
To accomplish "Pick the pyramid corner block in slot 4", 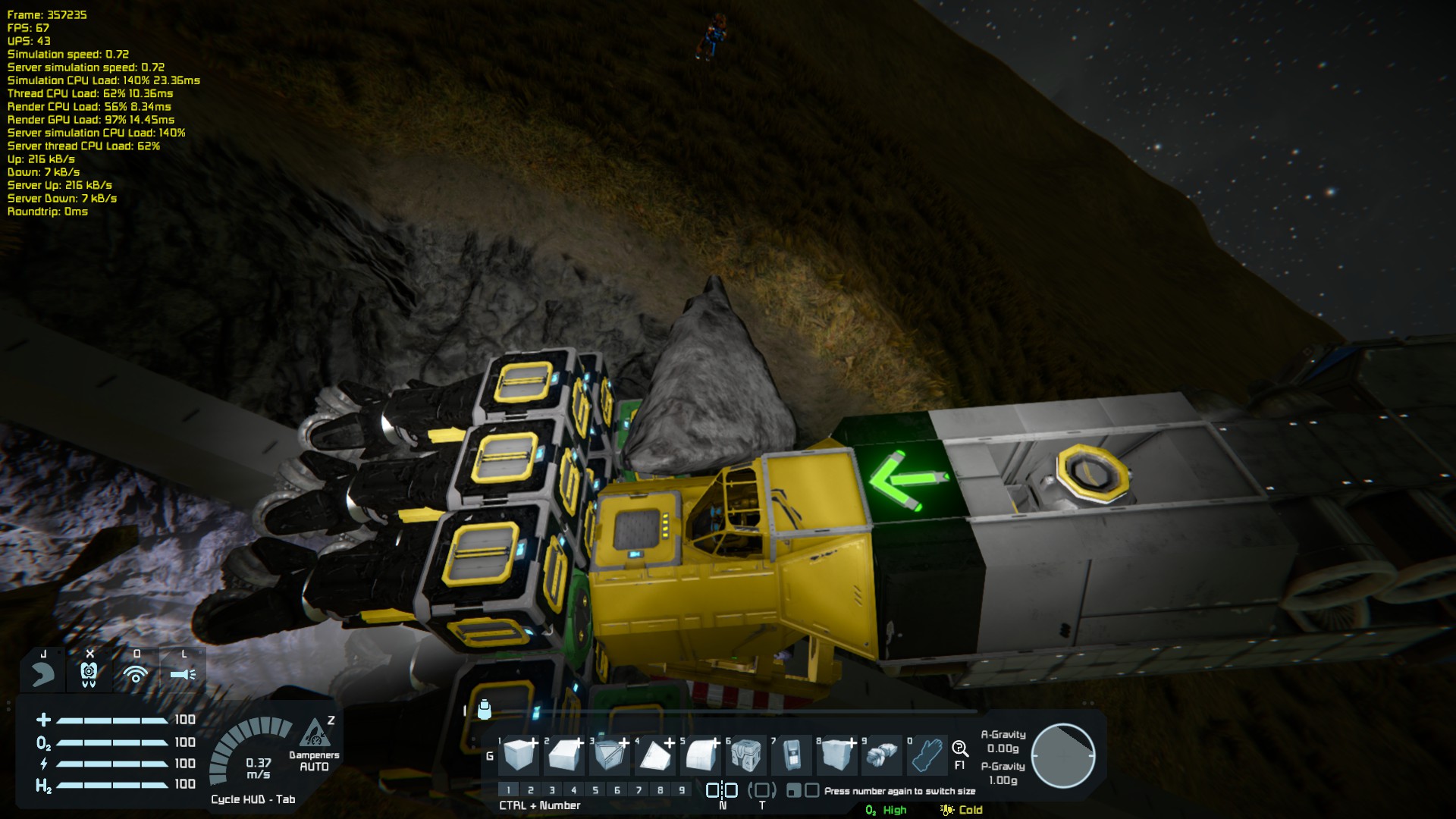I will point(655,755).
